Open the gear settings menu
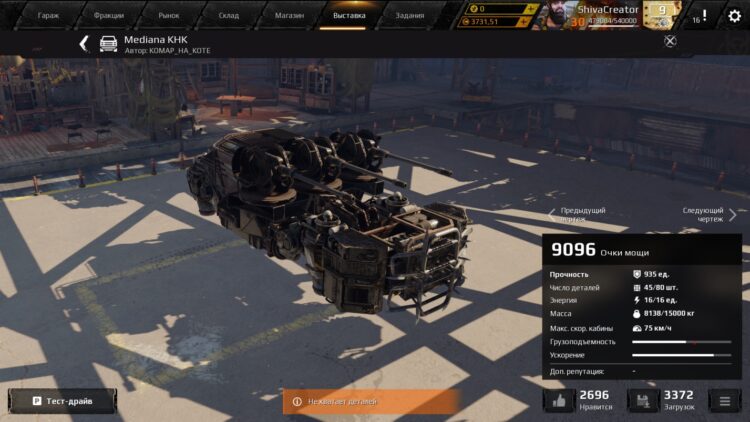The width and height of the screenshot is (750, 422). (734, 16)
